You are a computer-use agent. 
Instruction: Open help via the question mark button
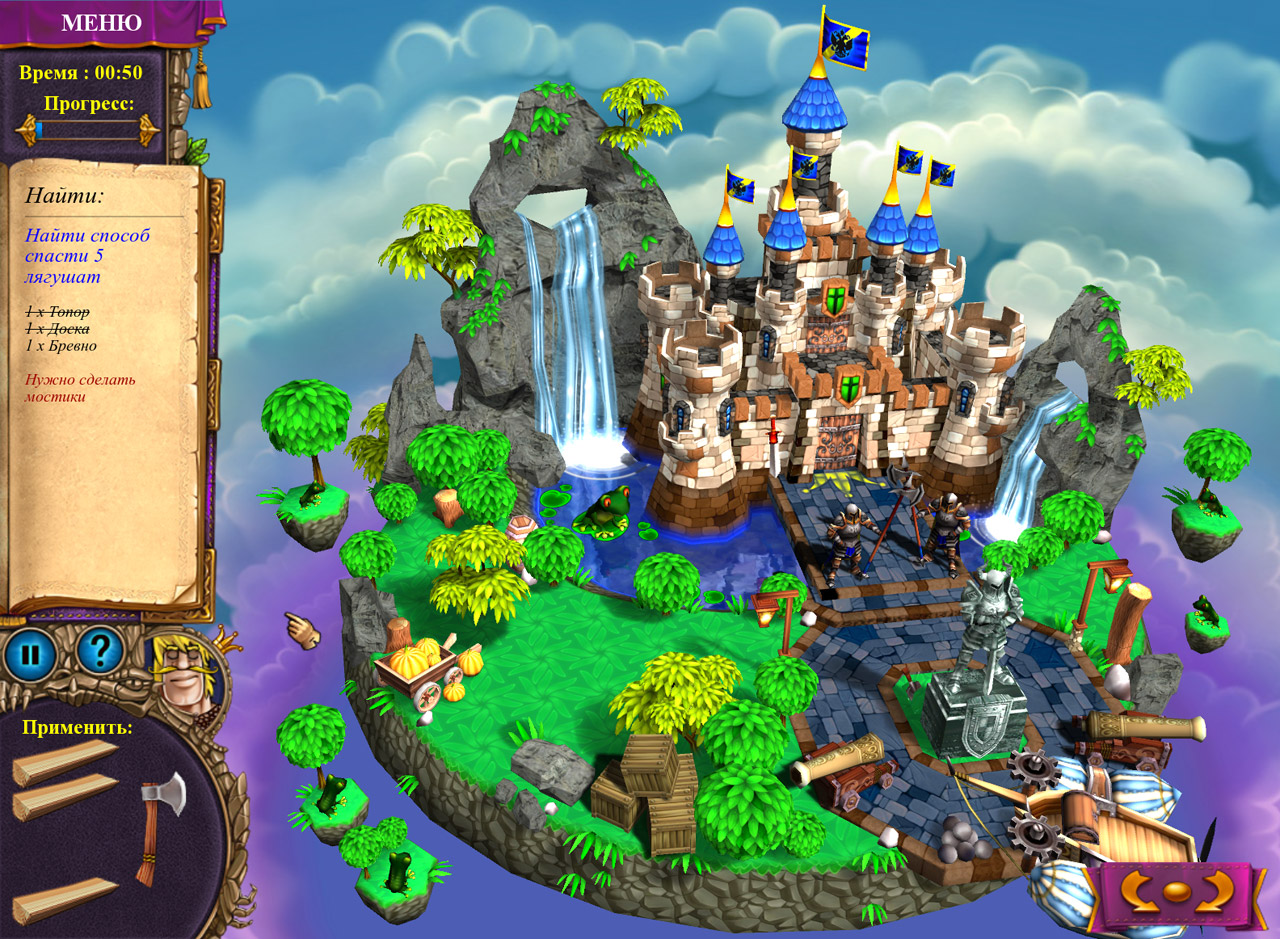pos(99,651)
